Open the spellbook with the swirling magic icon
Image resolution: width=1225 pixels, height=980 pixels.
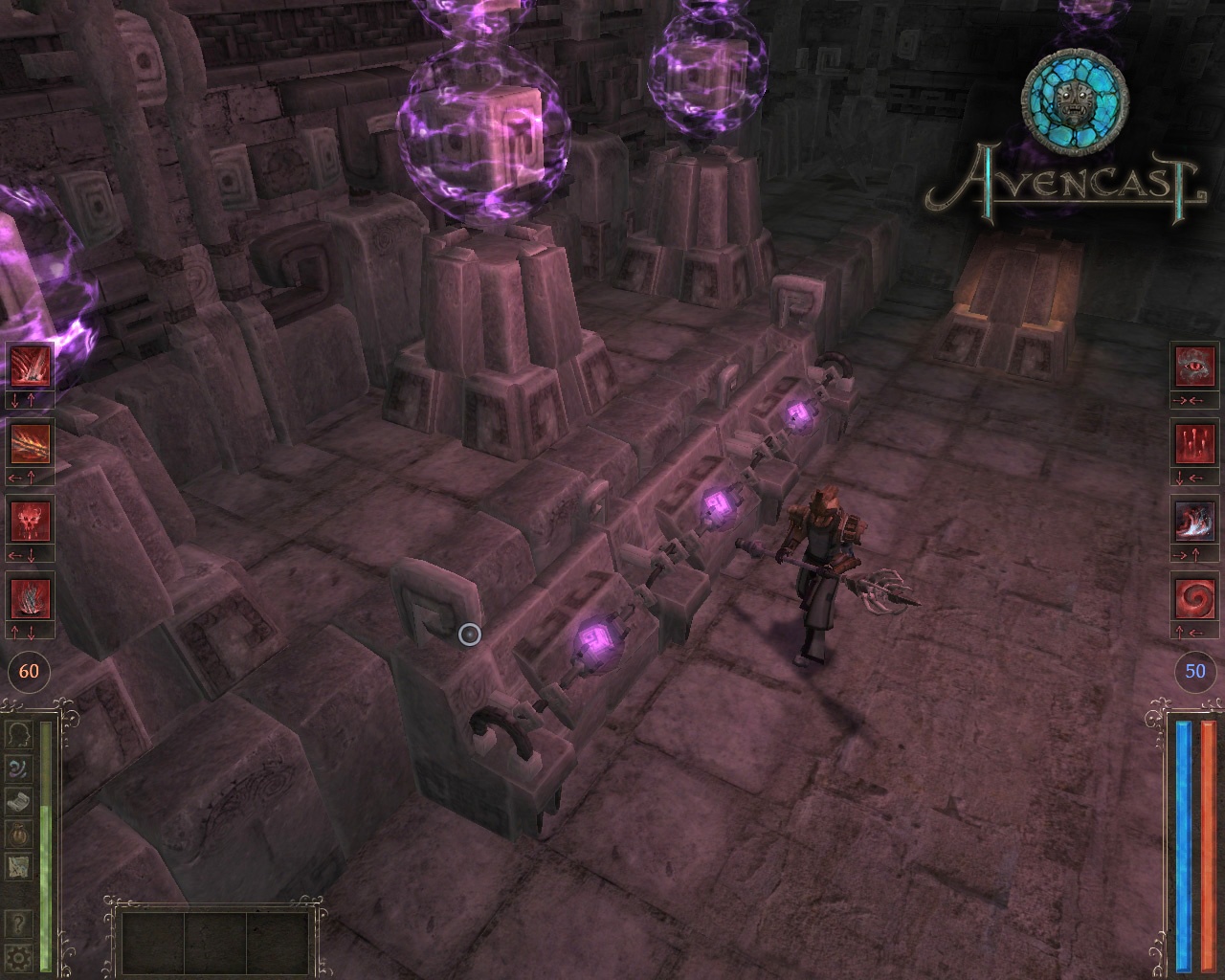pos(19,768)
